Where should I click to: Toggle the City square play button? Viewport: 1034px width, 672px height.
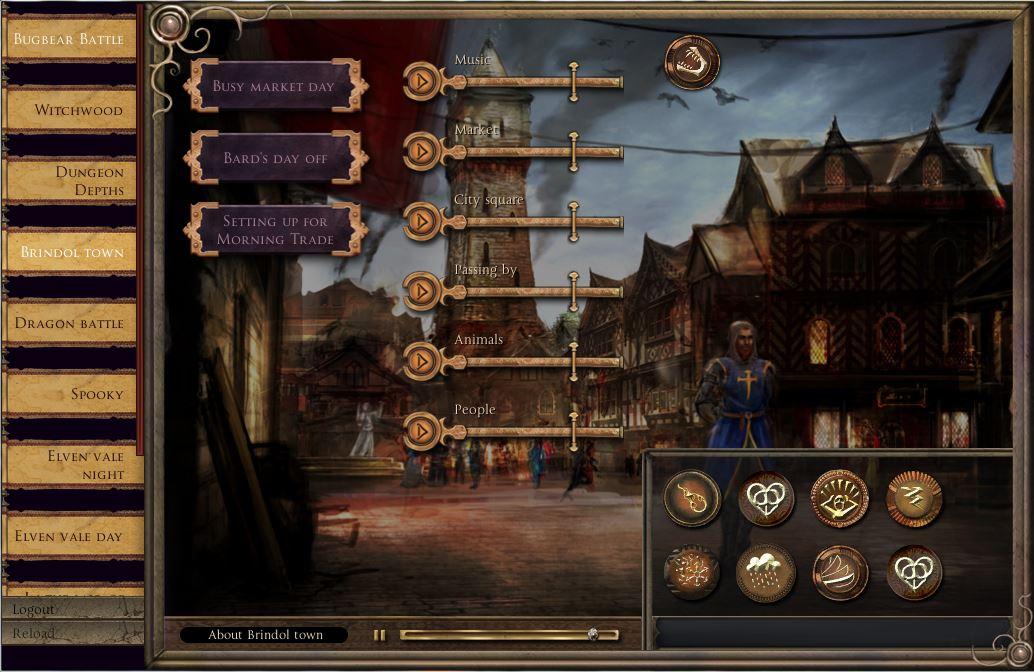coord(423,221)
